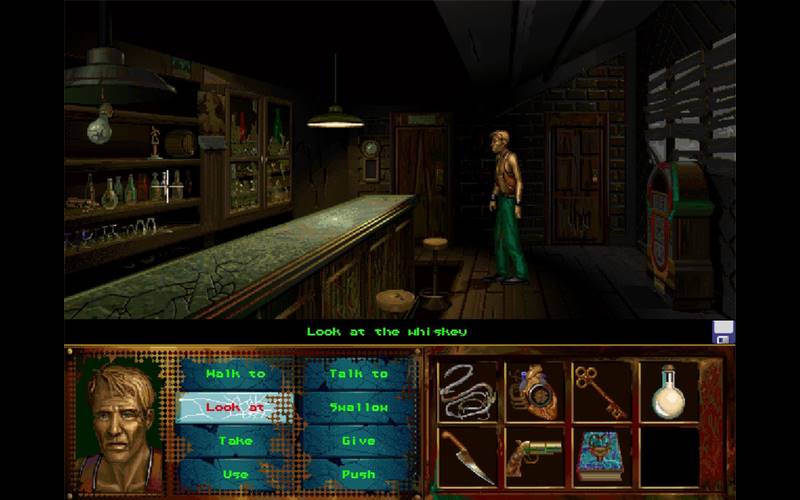Select the Talk to verb
The width and height of the screenshot is (800, 500).
(x=358, y=374)
